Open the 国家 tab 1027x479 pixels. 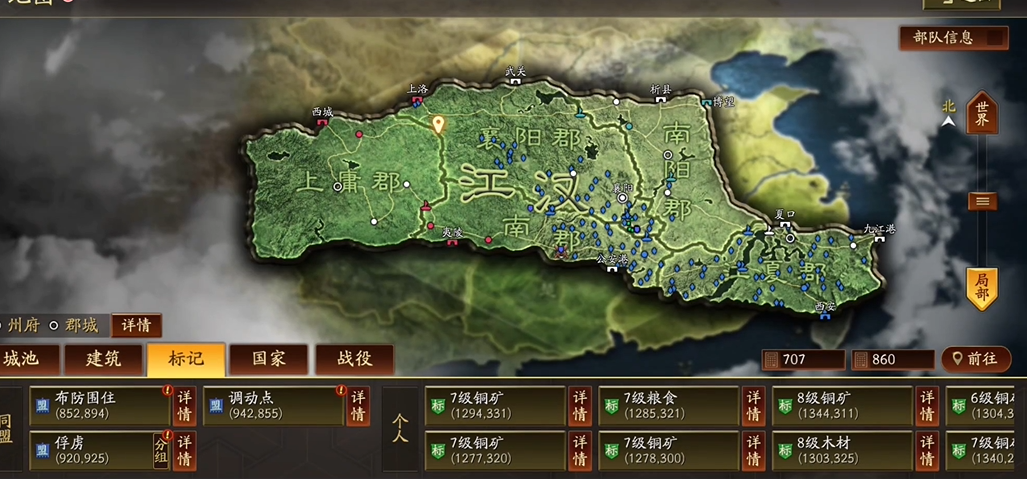coord(268,359)
